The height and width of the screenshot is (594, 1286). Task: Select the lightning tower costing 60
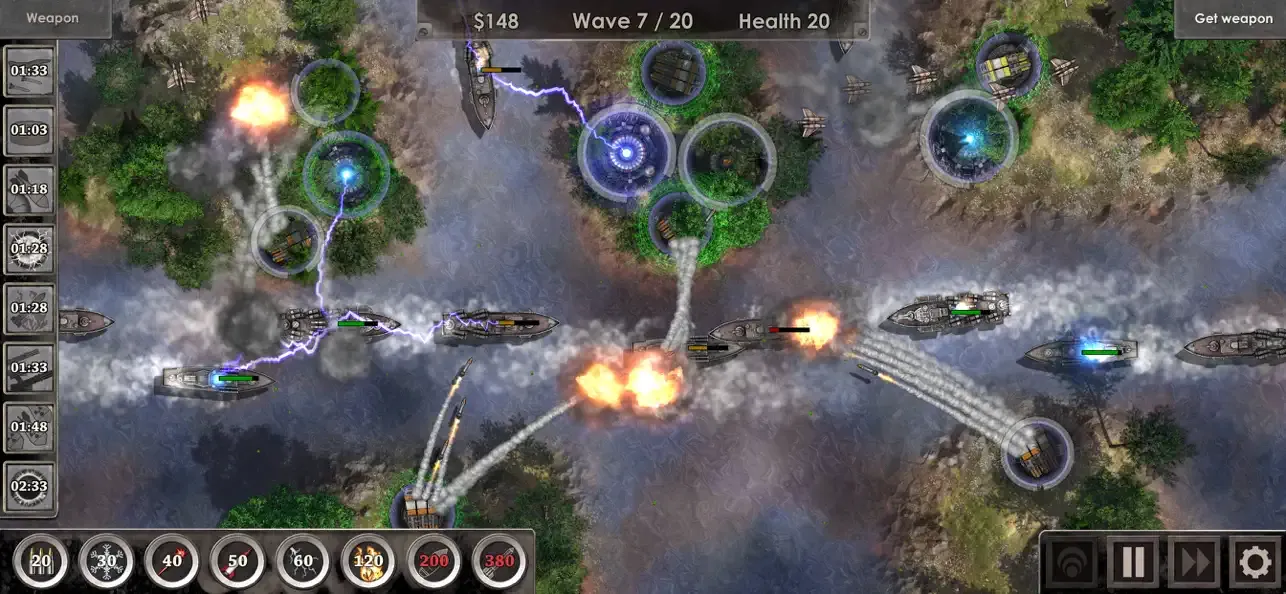[303, 562]
